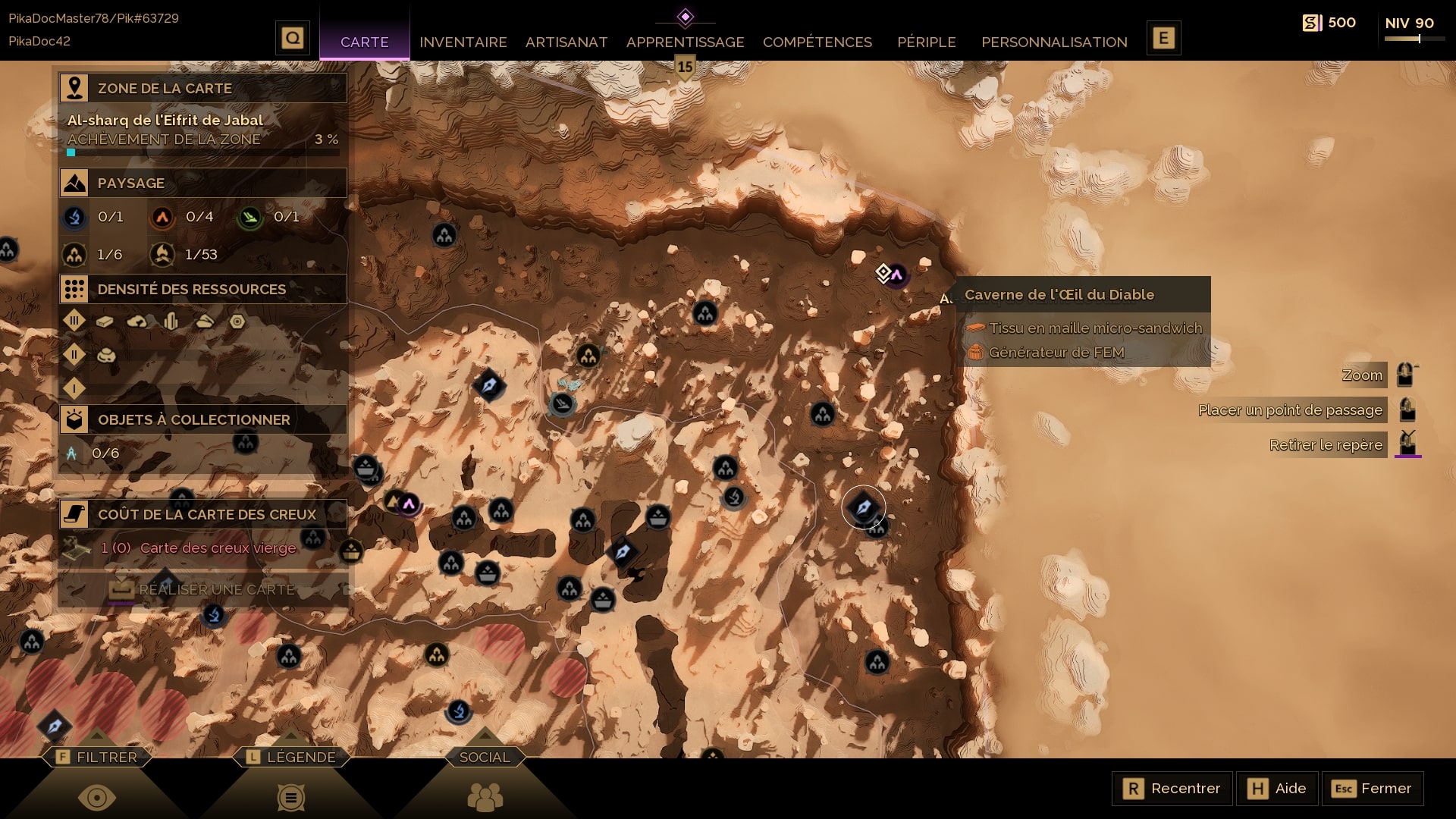
Task: Click the OBJETS À COLLECTIONNER header
Action: (x=202, y=419)
